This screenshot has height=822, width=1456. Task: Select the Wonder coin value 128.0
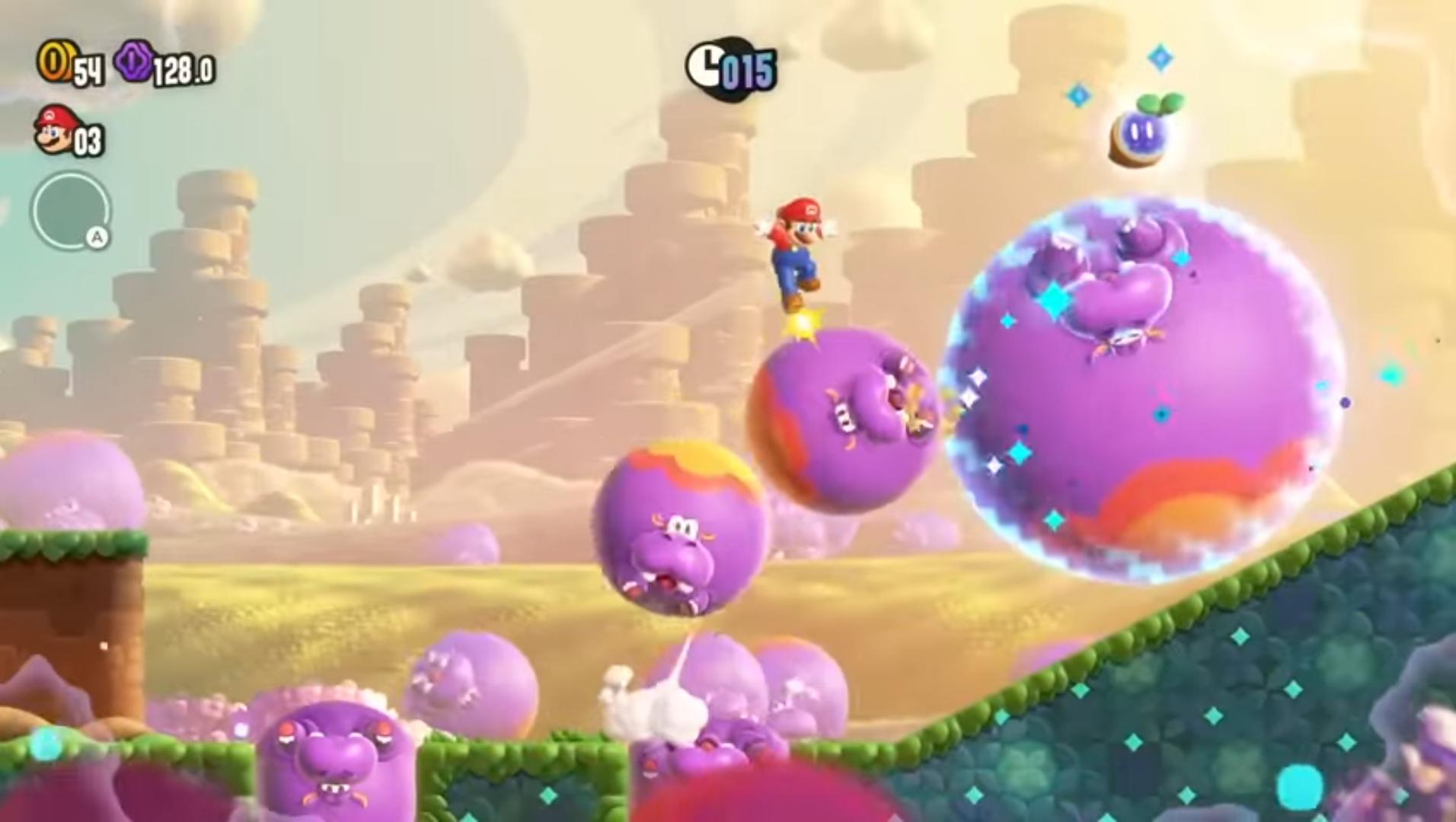(181, 68)
